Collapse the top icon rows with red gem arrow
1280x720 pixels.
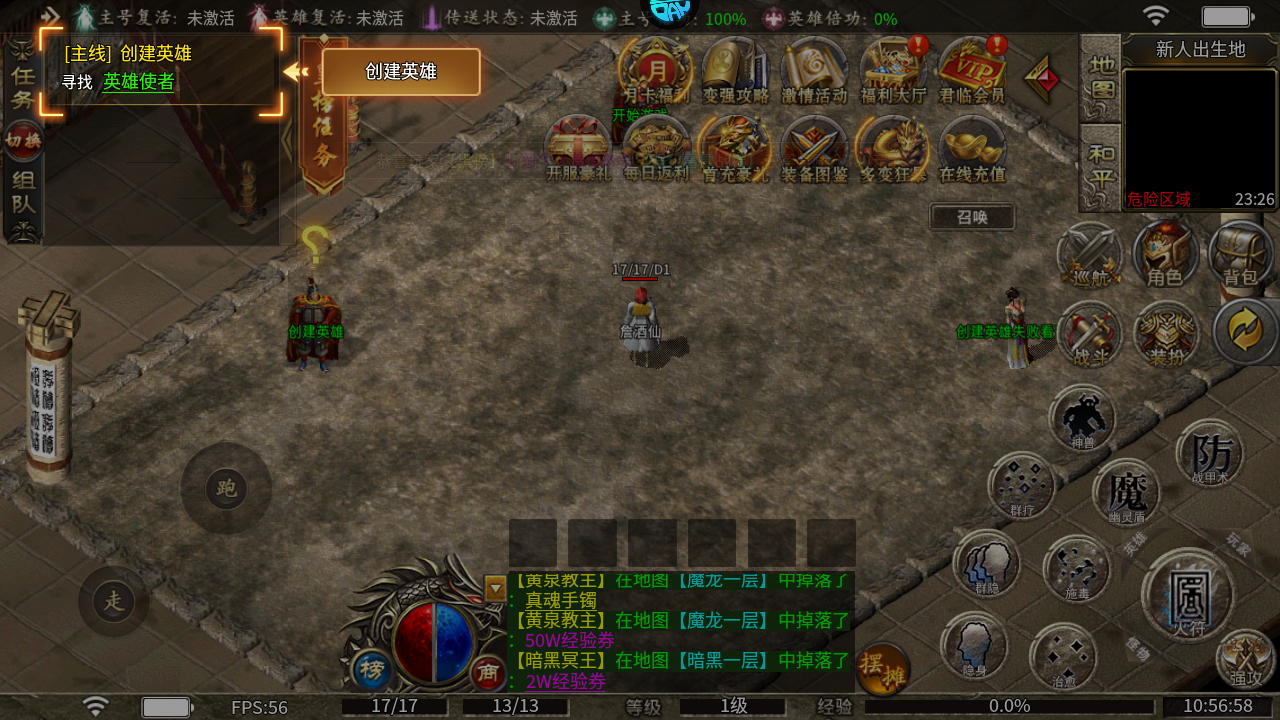pyautogui.click(x=1043, y=77)
